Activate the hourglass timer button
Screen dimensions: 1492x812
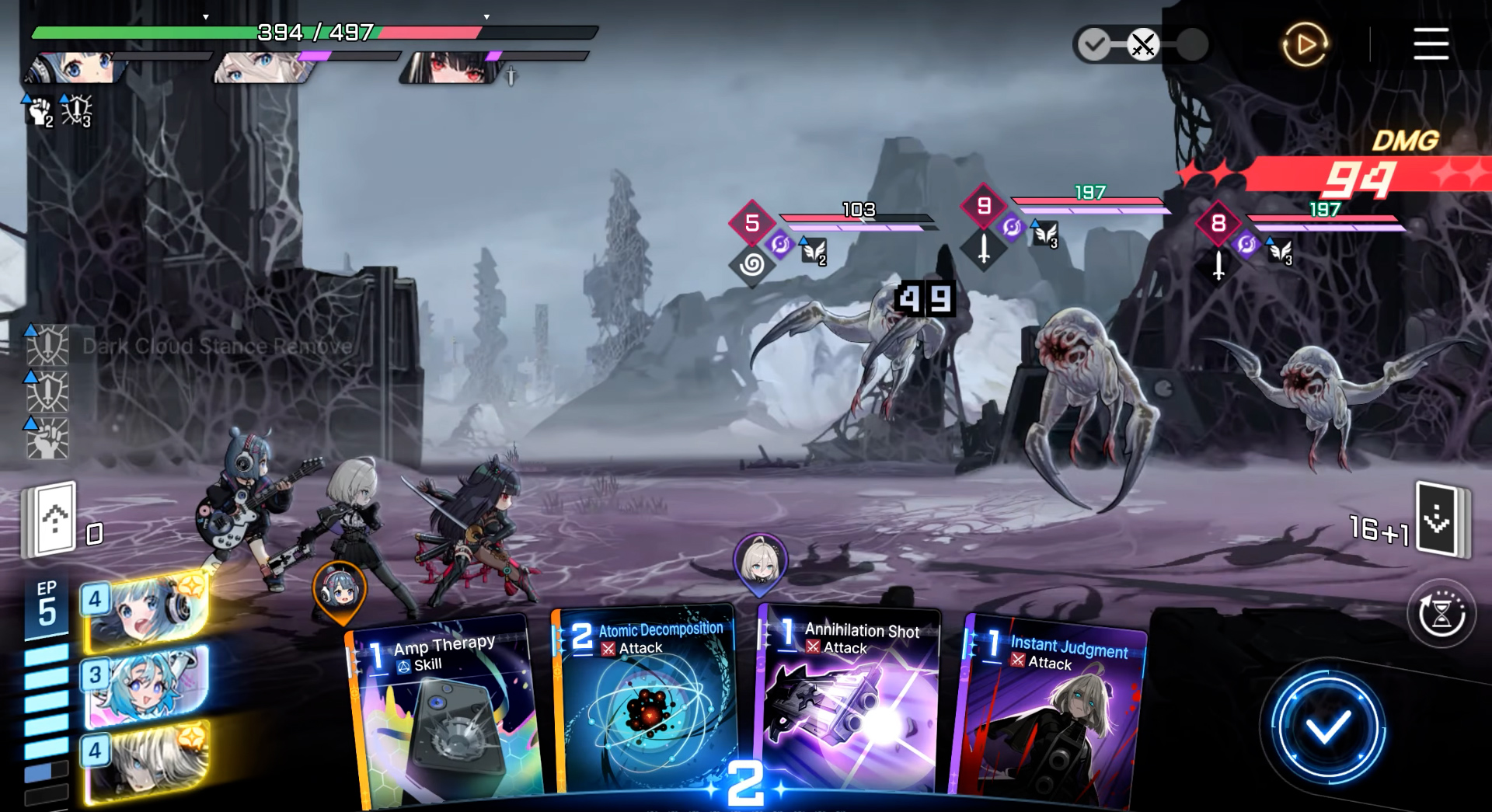[x=1441, y=614]
